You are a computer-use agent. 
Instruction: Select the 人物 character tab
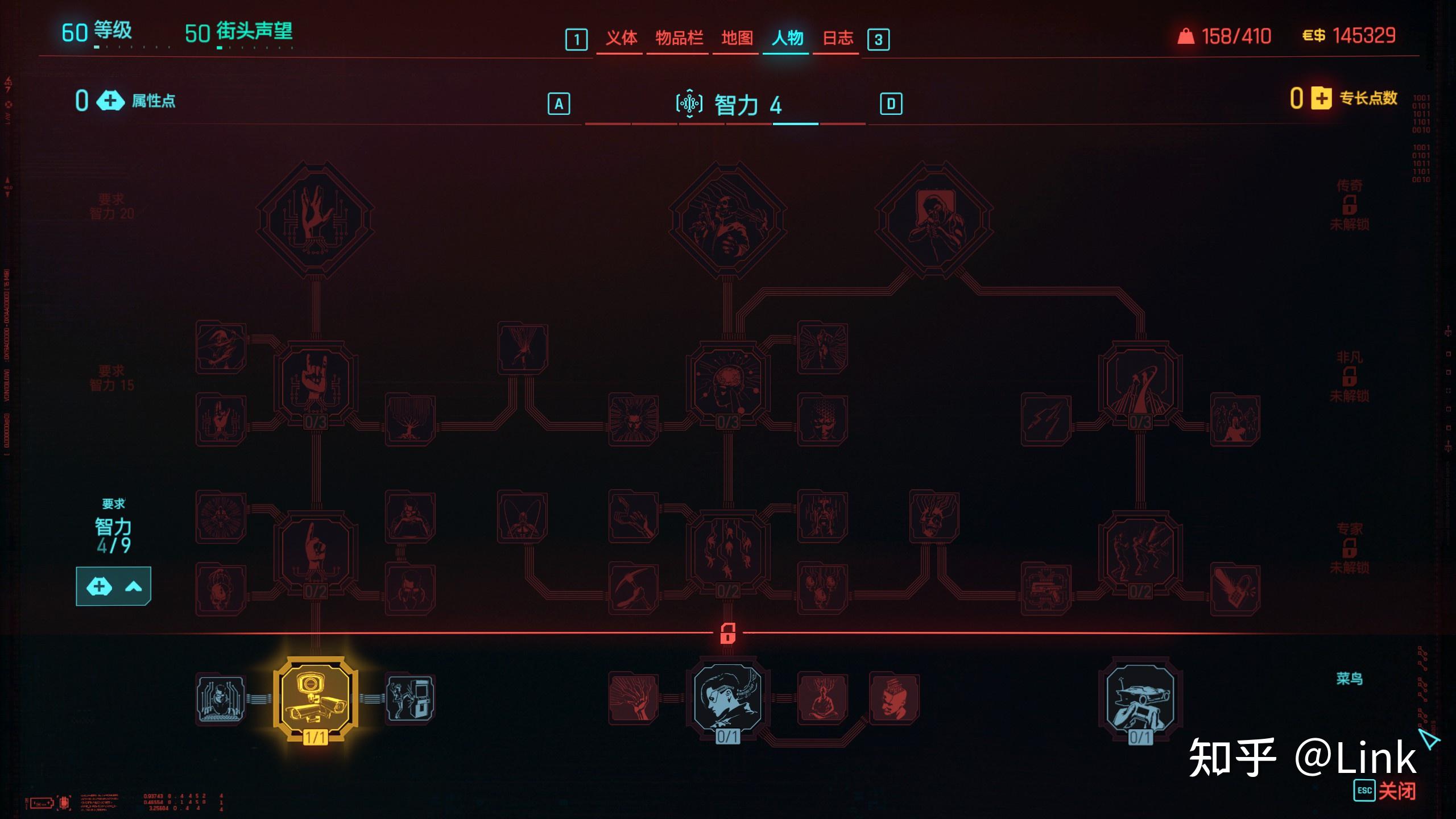click(x=787, y=38)
